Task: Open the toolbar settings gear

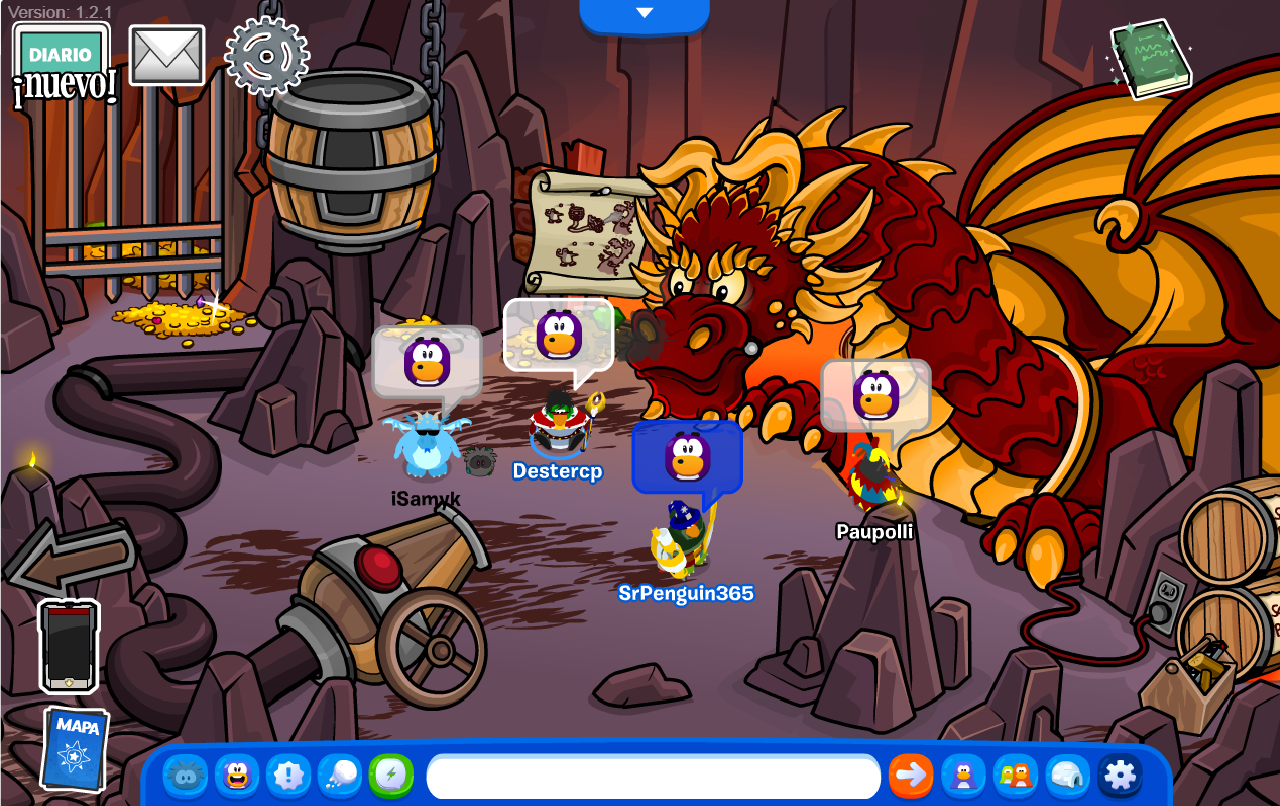Action: (1121, 774)
